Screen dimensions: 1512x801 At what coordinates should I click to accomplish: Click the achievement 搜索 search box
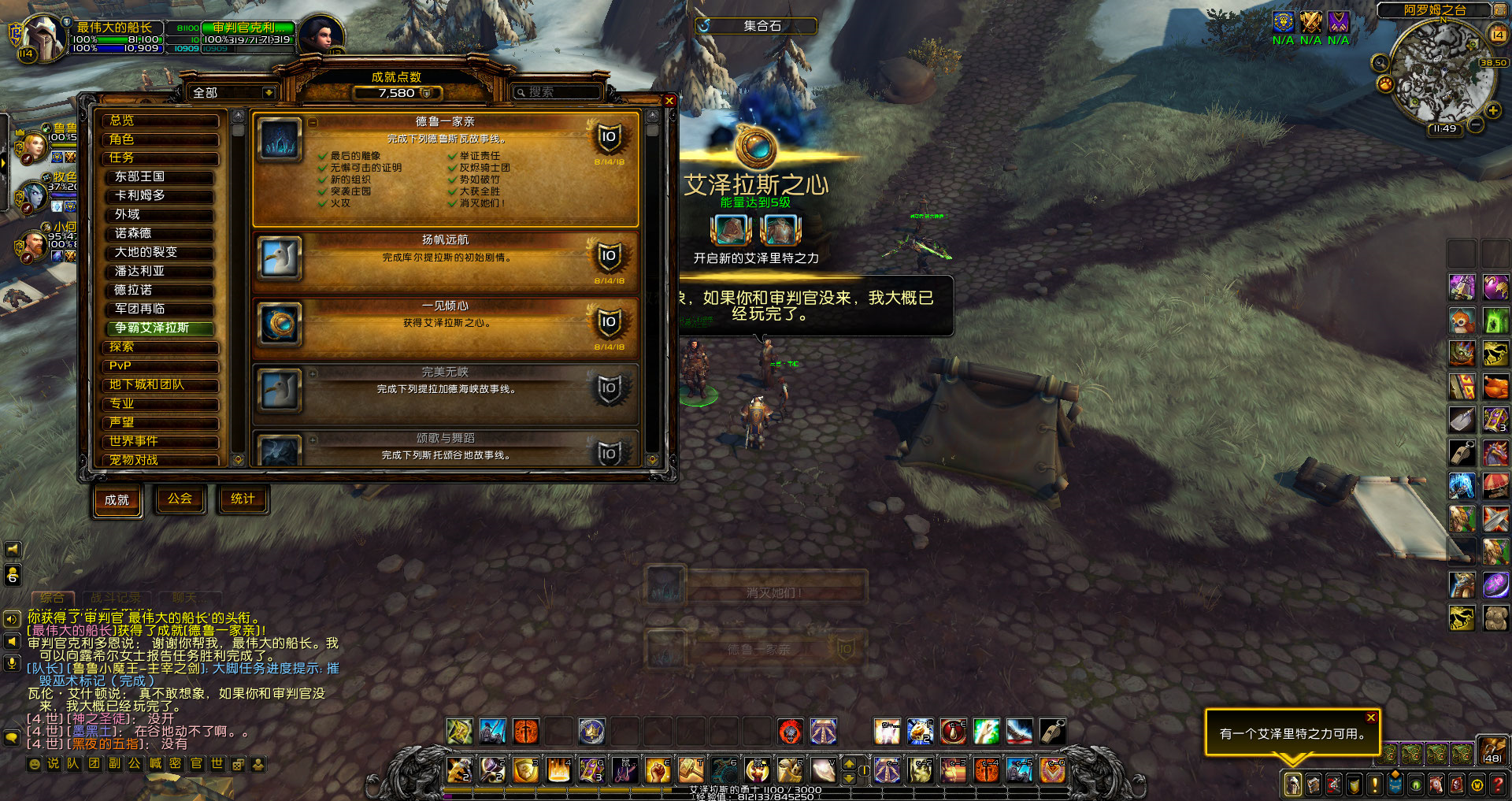pyautogui.click(x=558, y=93)
